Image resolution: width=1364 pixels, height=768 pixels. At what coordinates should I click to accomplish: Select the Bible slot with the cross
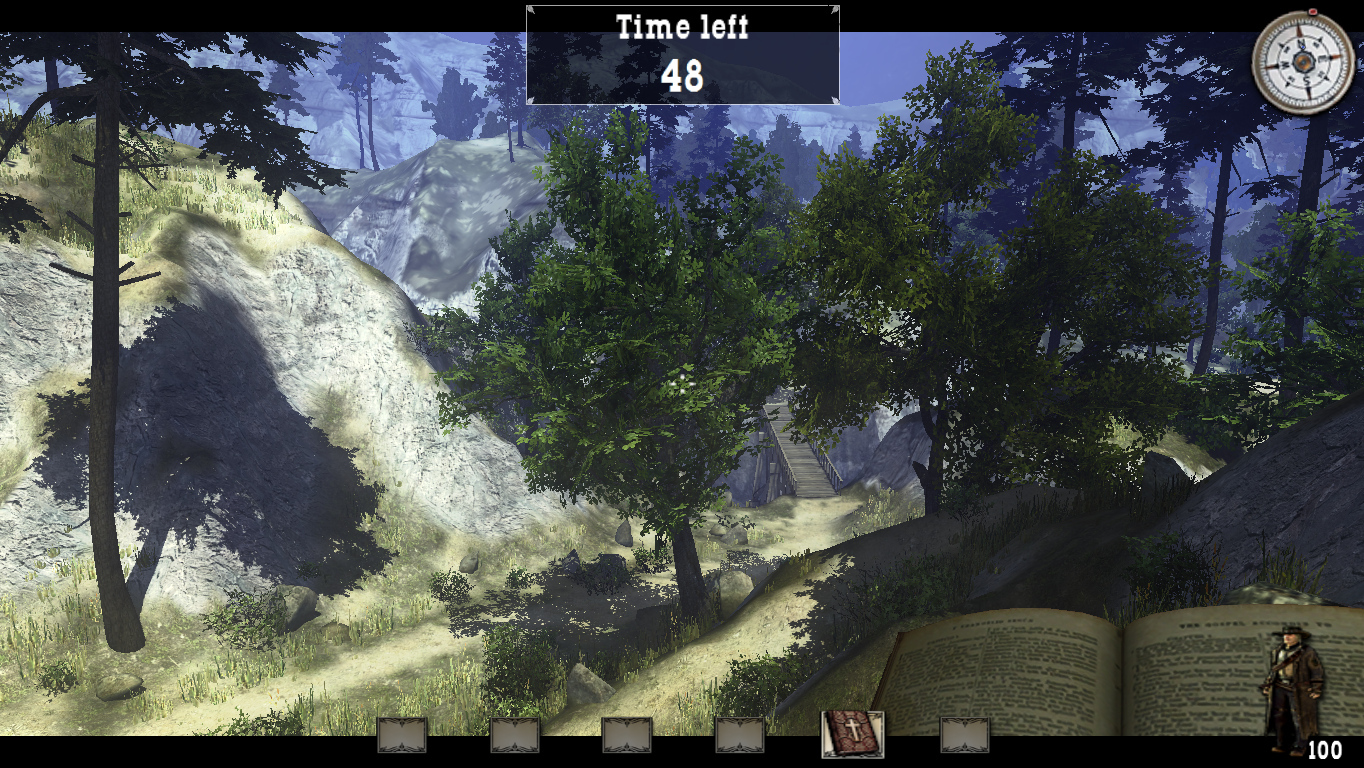click(x=852, y=734)
